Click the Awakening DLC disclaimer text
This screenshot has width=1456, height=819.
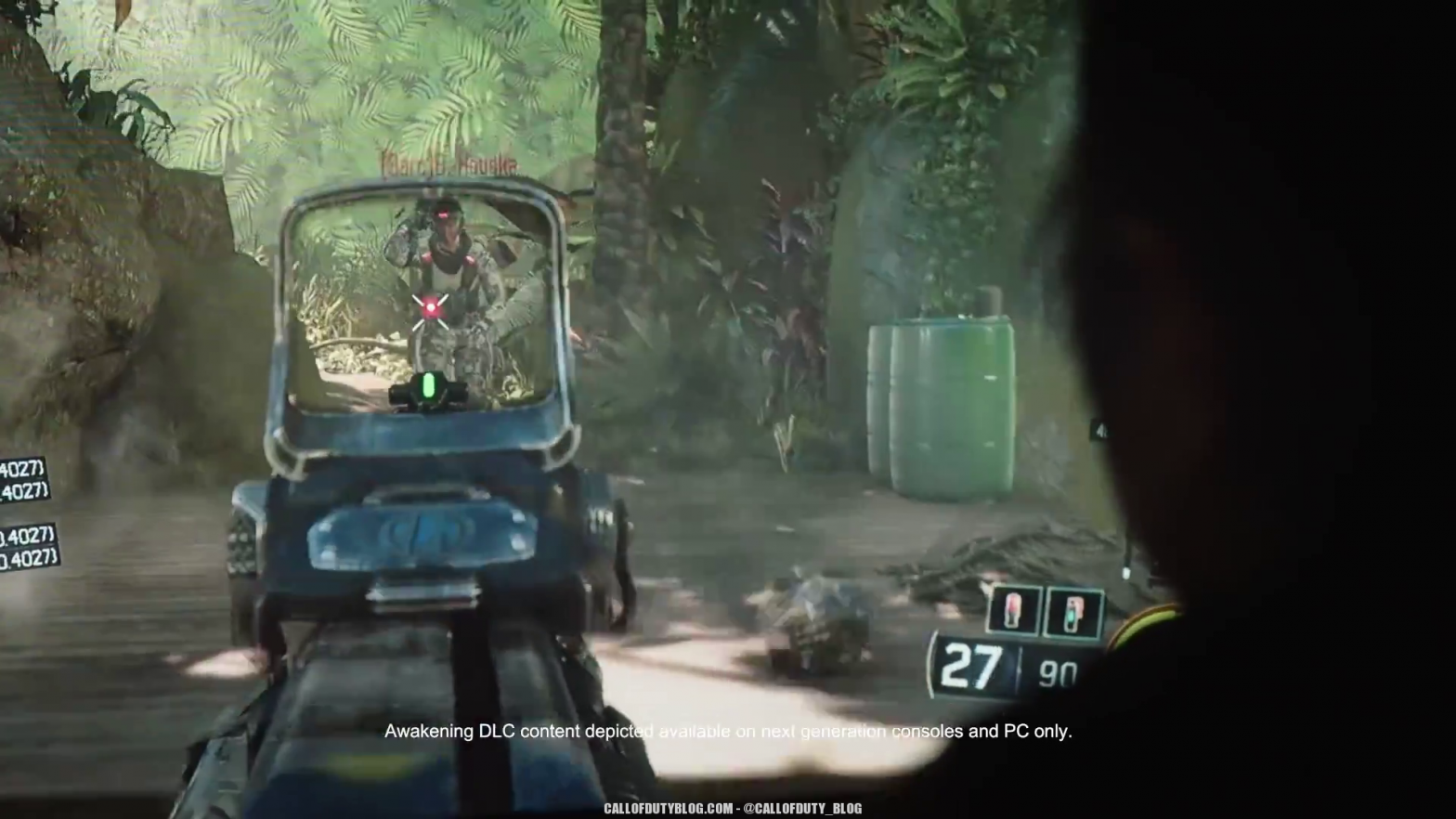728,731
